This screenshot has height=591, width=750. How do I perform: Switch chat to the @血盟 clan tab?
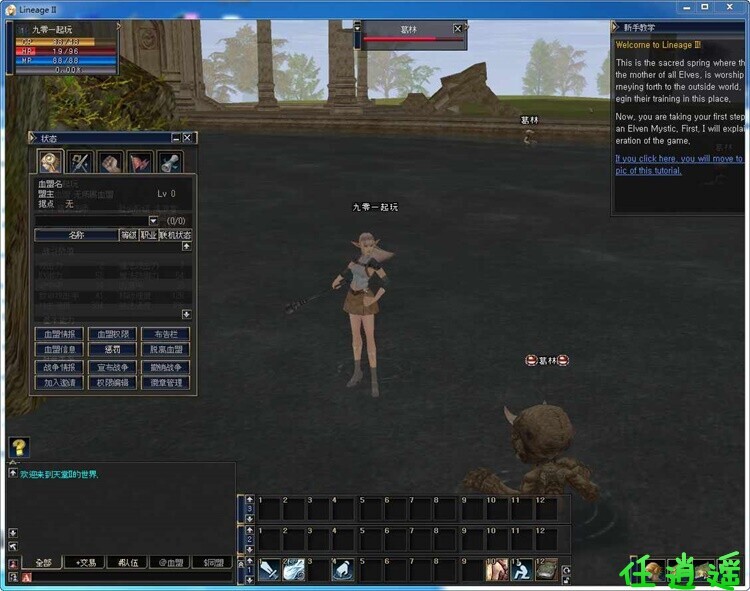171,563
